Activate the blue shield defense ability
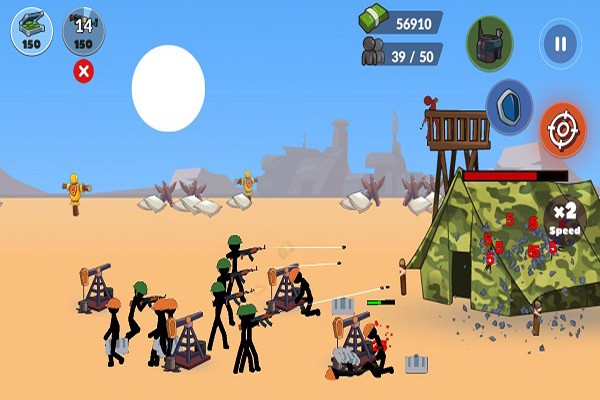 [509, 104]
